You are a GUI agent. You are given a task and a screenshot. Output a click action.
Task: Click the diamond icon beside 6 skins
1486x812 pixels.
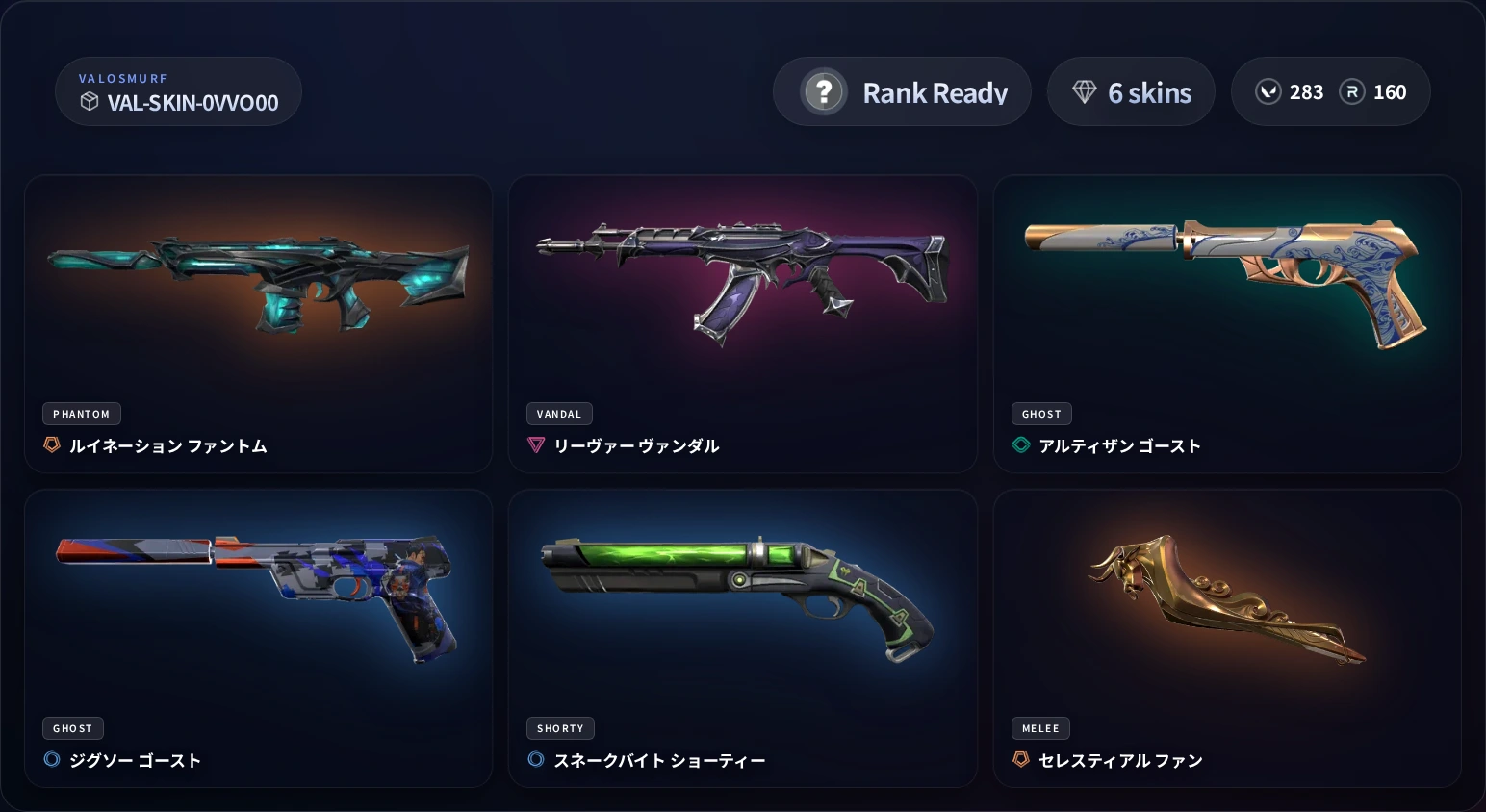(1086, 91)
